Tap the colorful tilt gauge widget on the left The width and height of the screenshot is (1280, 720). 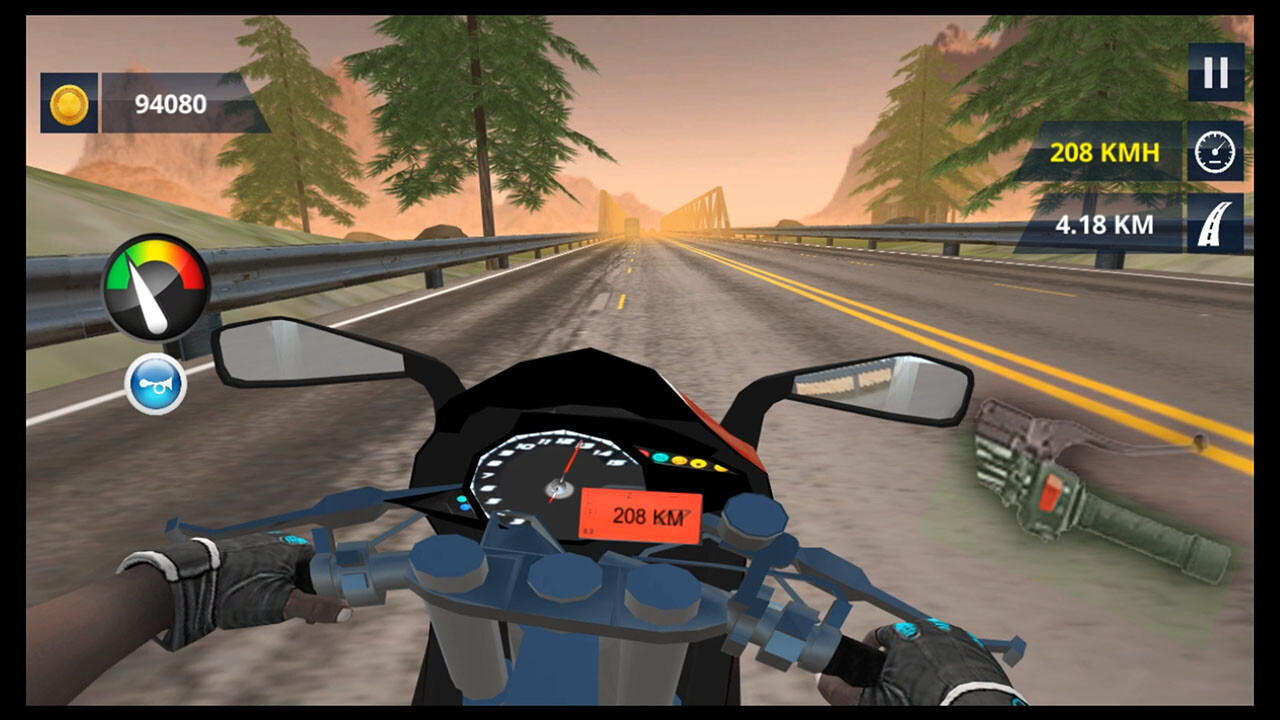click(x=156, y=283)
